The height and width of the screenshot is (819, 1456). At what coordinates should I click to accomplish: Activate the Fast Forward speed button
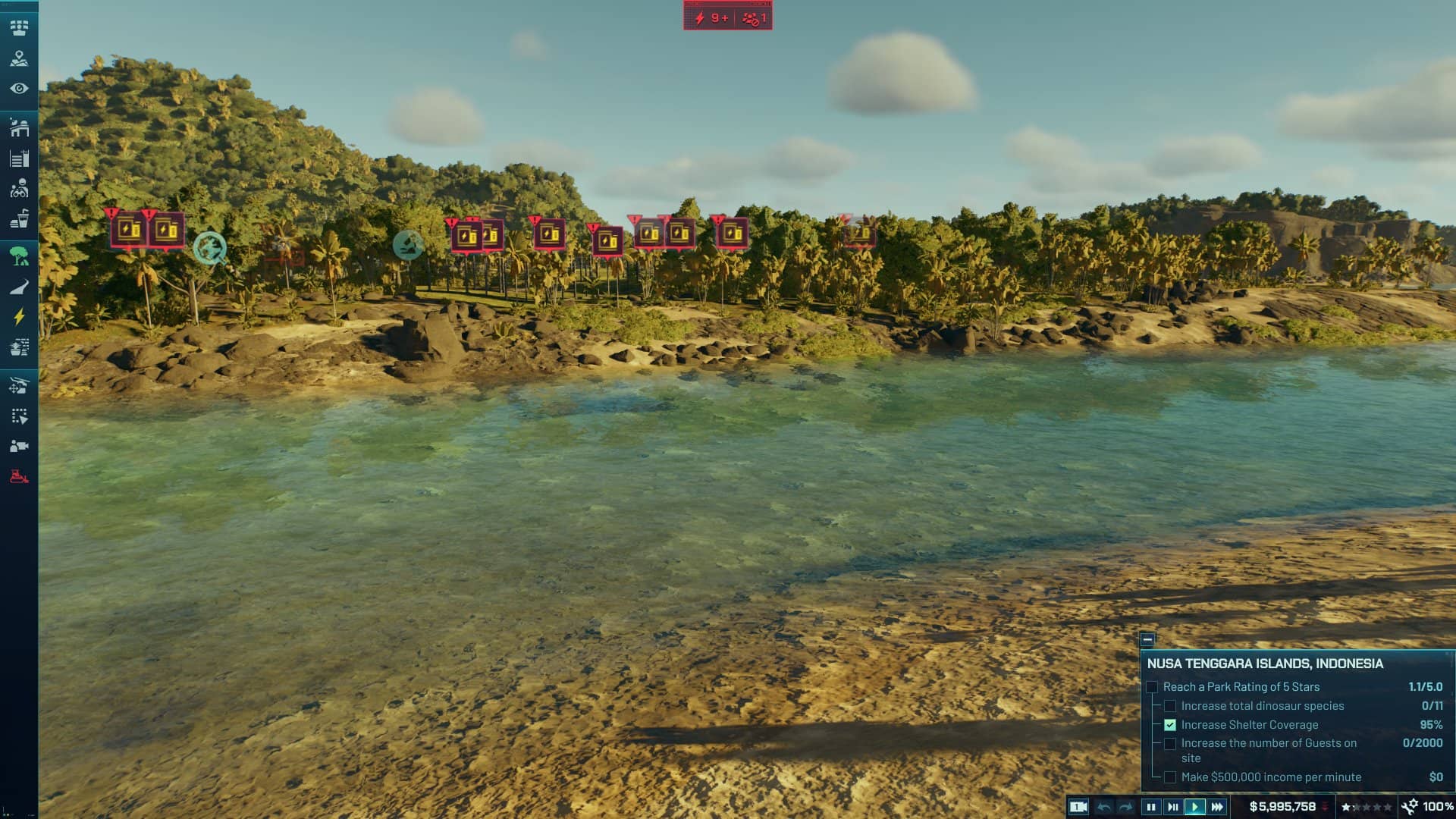click(x=1216, y=806)
